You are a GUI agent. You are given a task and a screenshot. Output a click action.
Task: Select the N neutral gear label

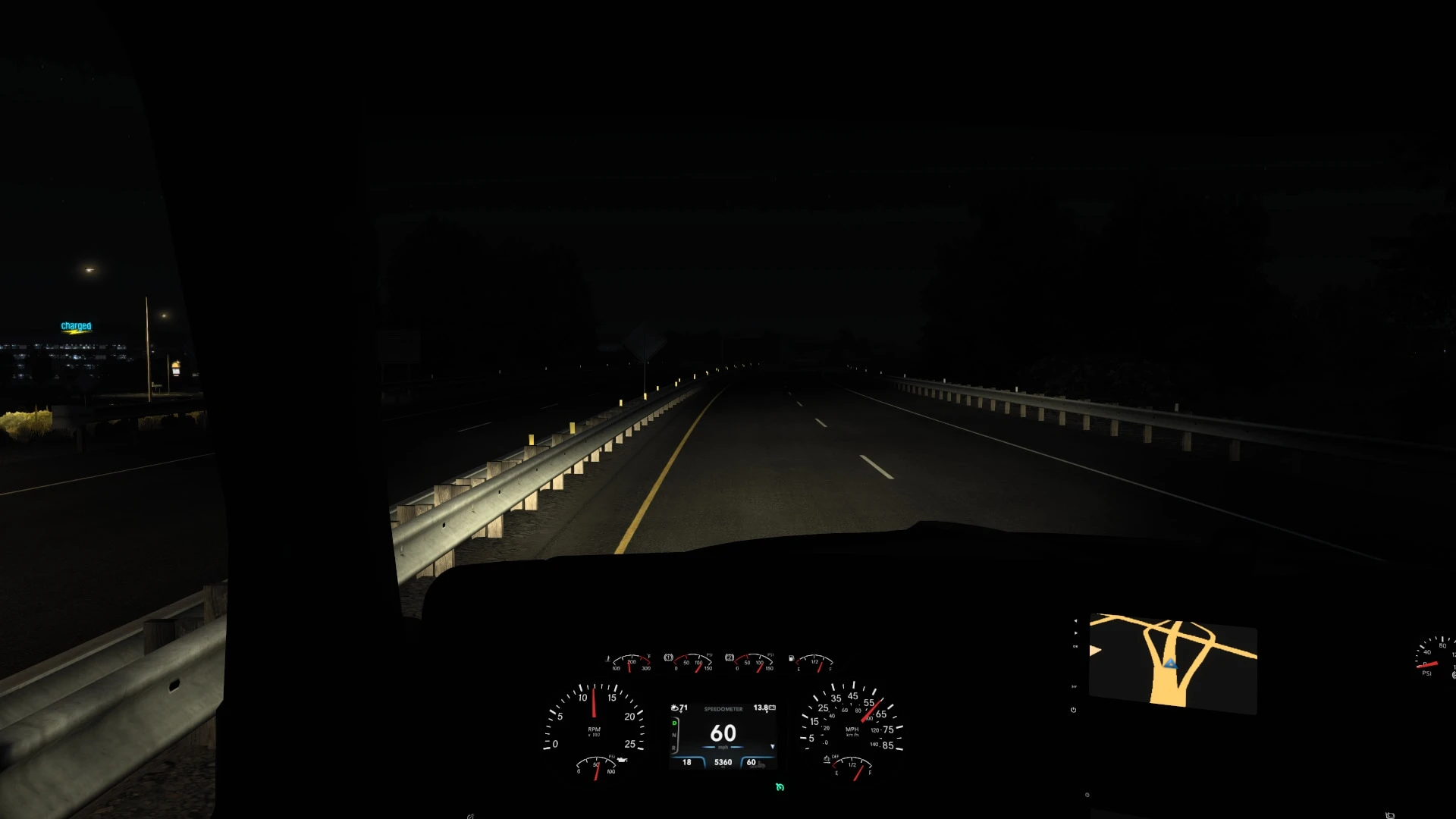pyautogui.click(x=674, y=735)
